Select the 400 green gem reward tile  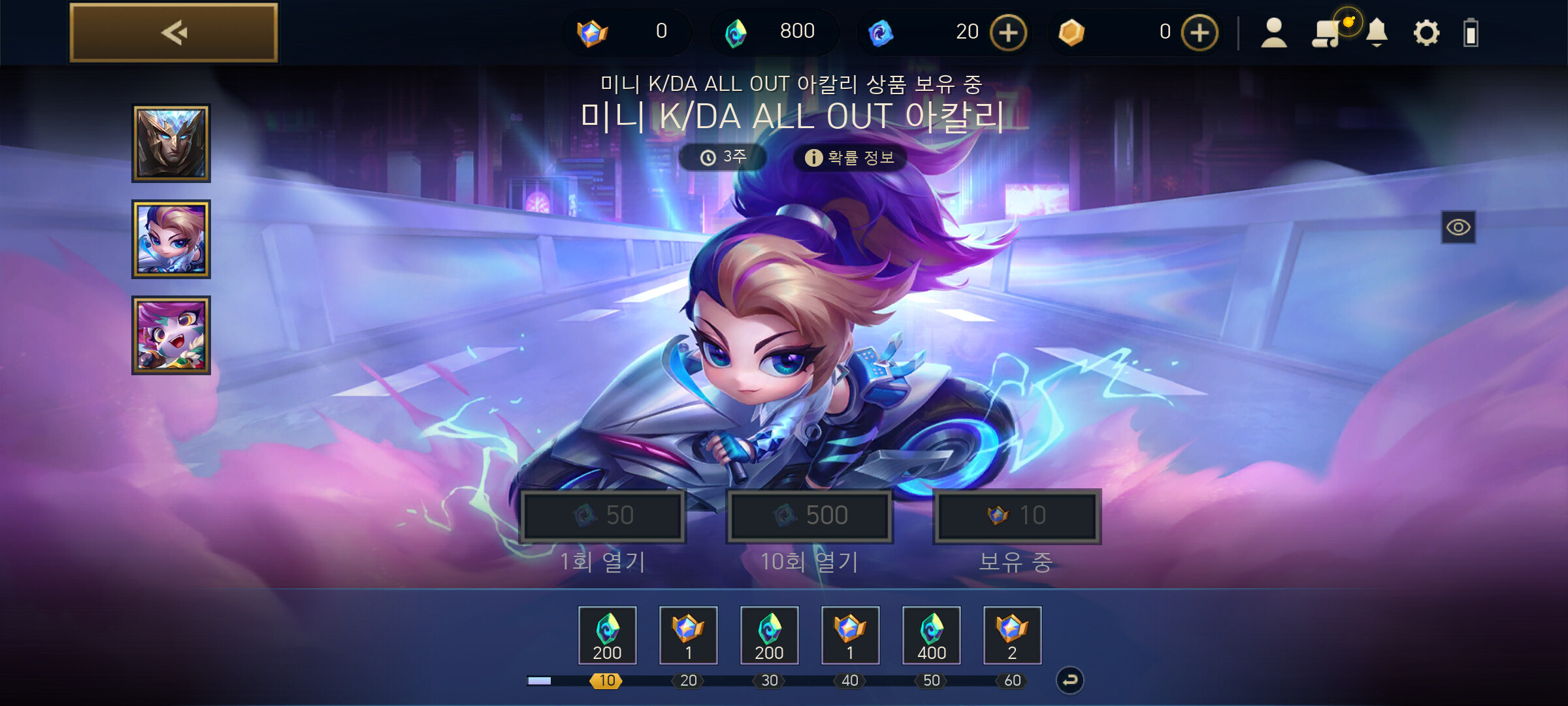(931, 635)
